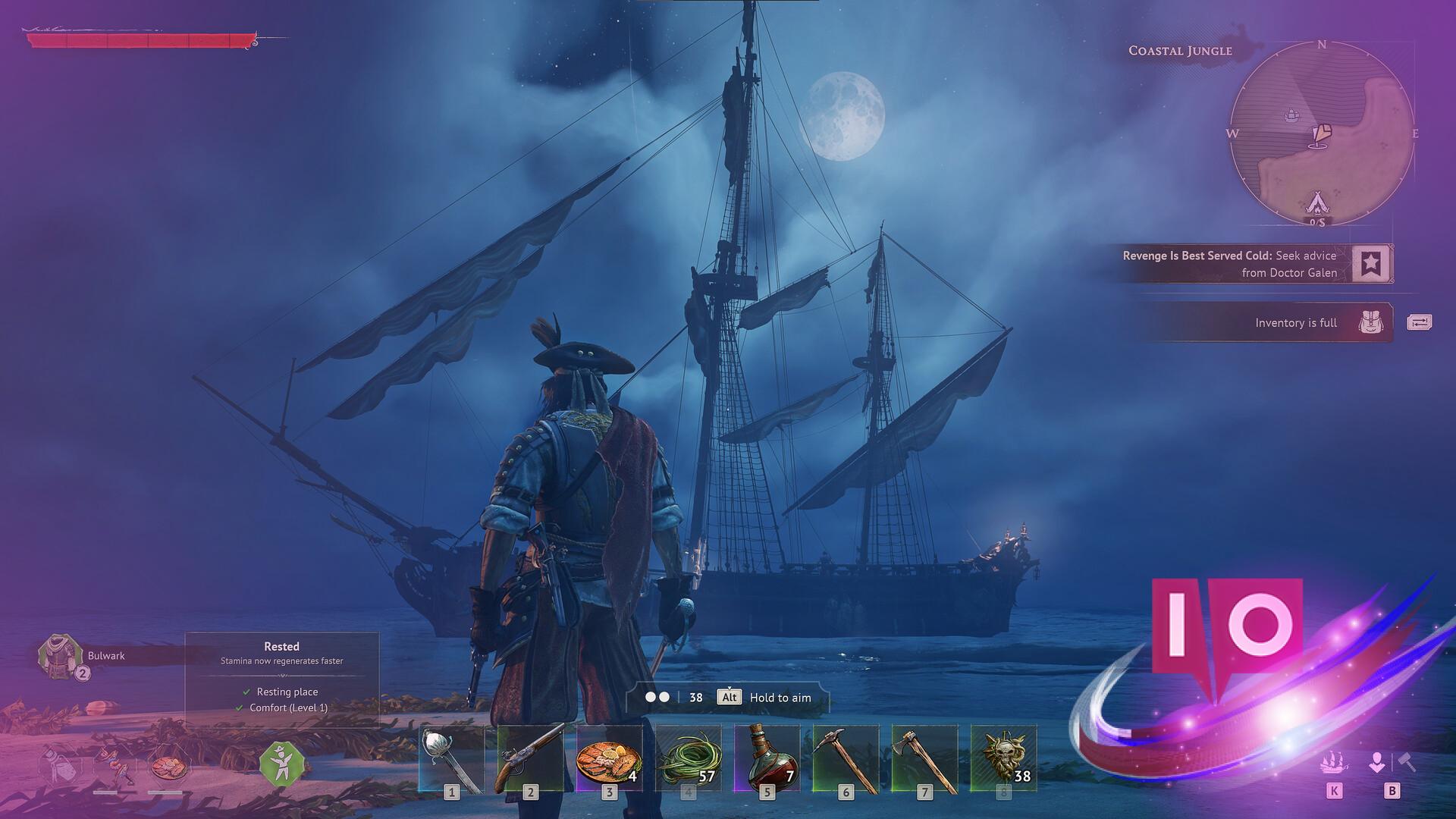Click the backpack icon on the inventory warning

click(x=1371, y=322)
